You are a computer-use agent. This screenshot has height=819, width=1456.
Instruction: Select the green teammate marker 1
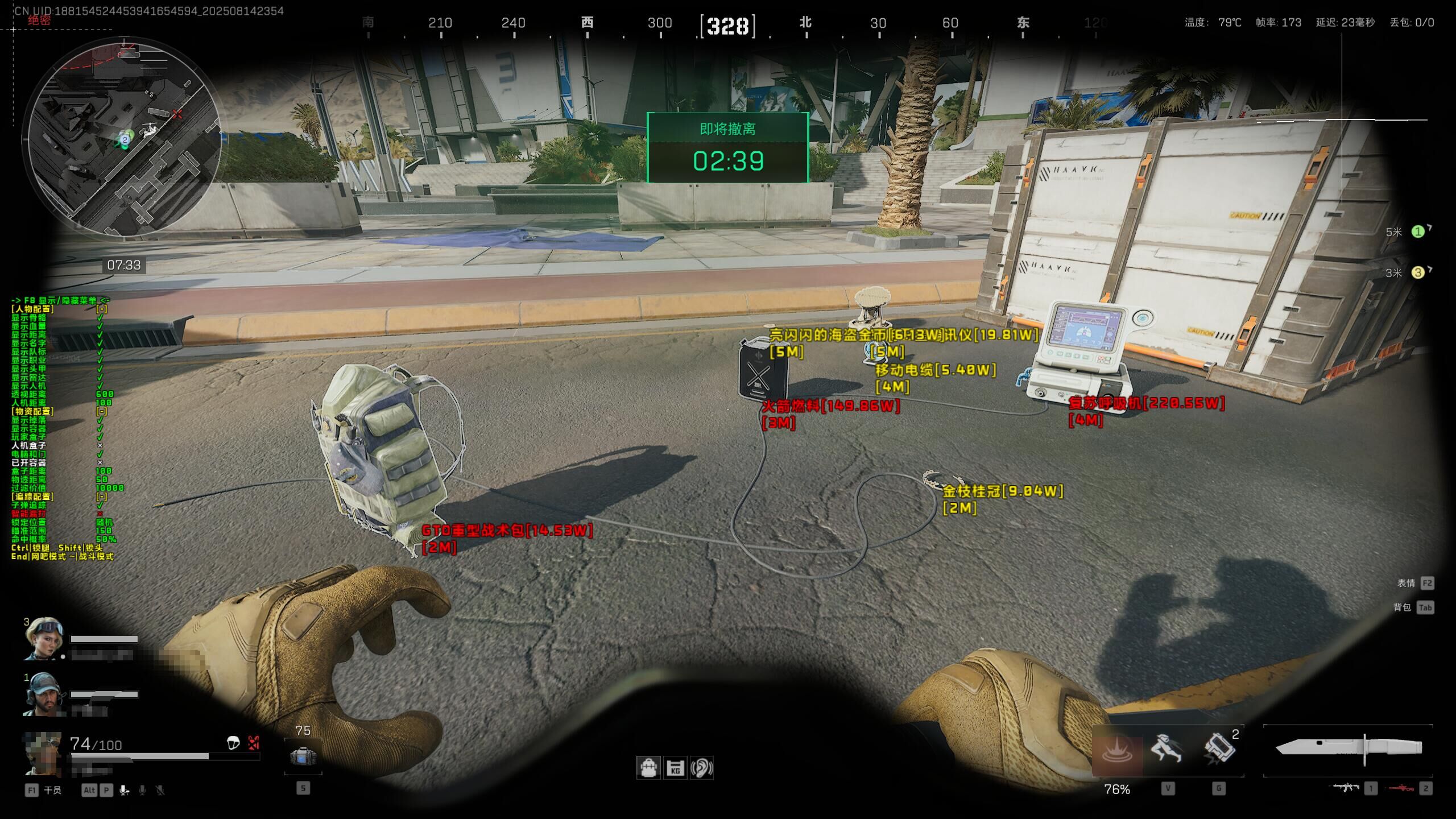pyautogui.click(x=1418, y=231)
